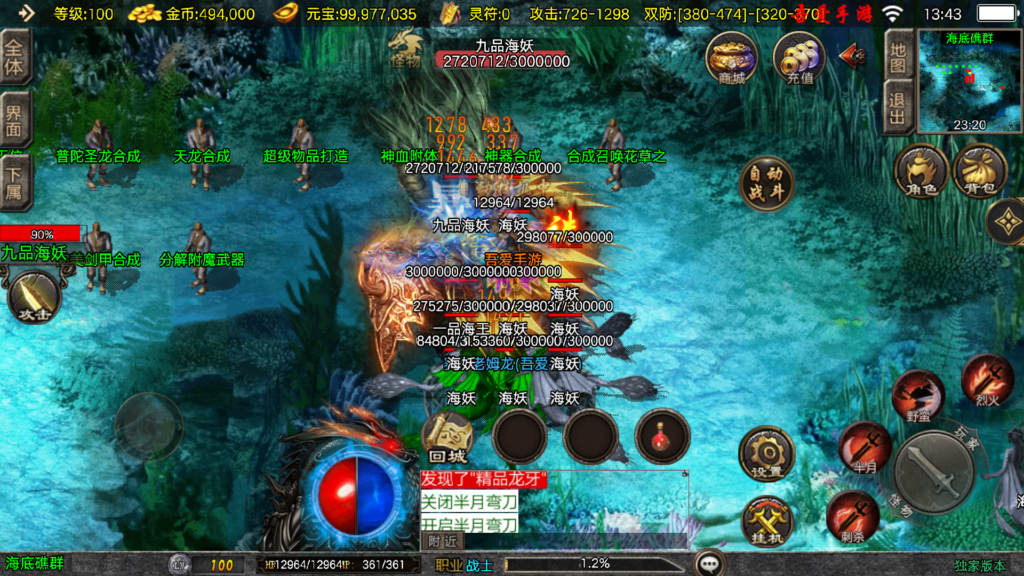
Task: Activate the 烈火 fire sword skill
Action: tap(987, 380)
